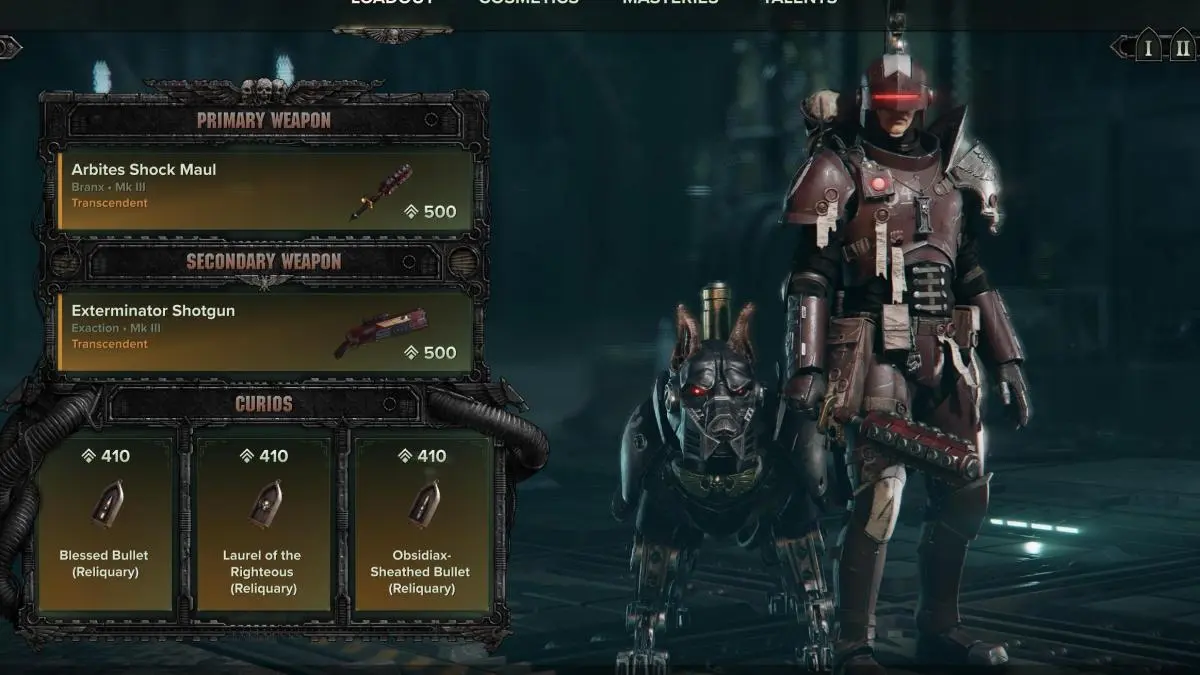Open the Obsidiax-Sheathed Bullet curio slot
1200x675 pixels.
(x=422, y=521)
